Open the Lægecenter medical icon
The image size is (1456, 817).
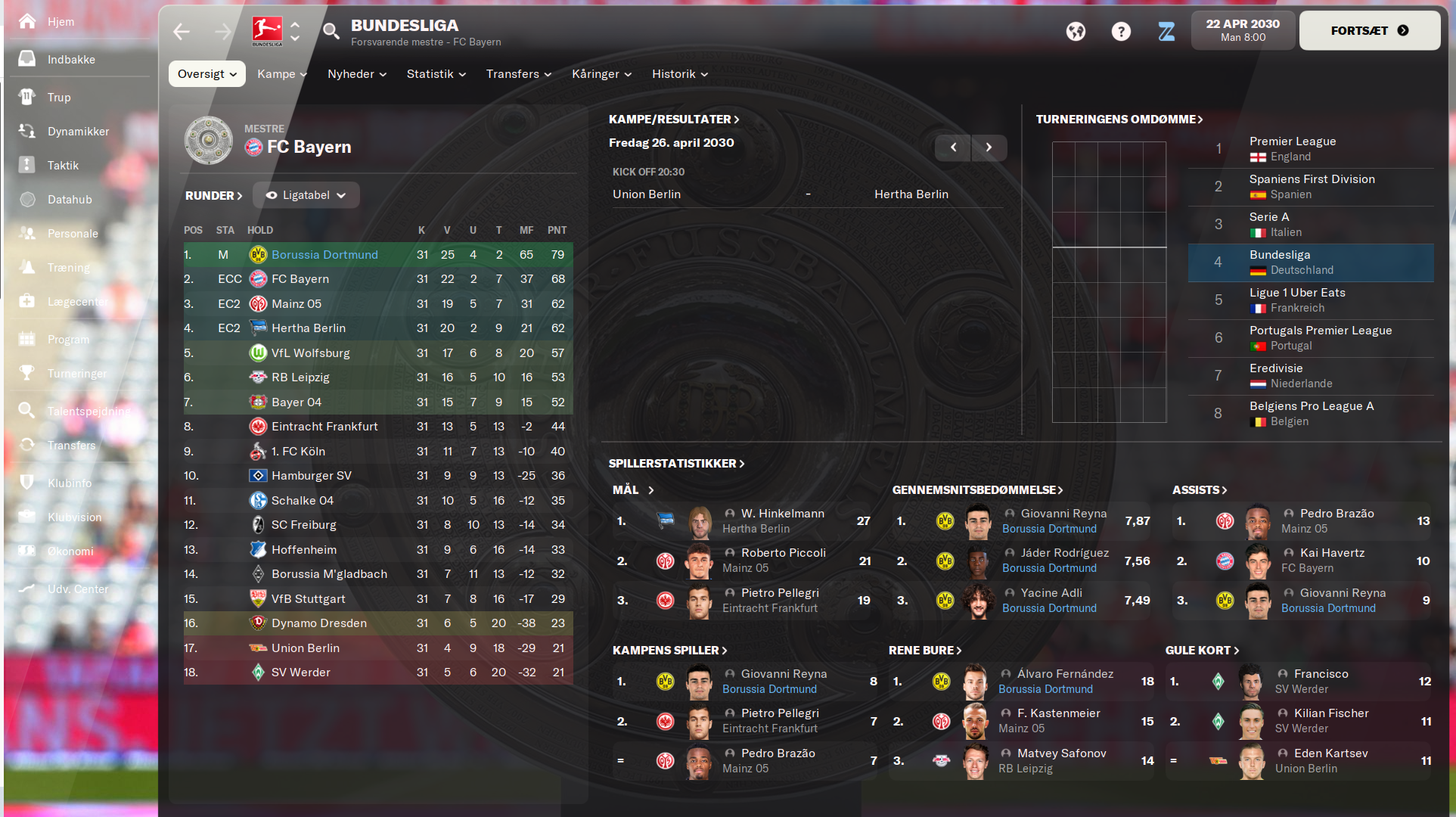[26, 301]
